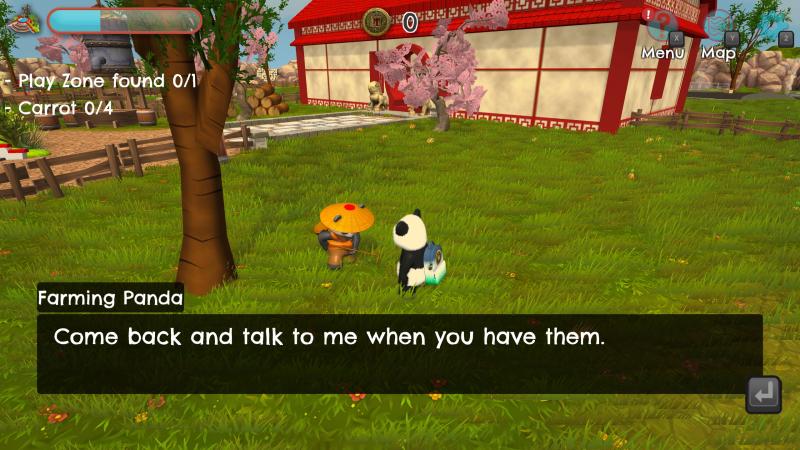Image resolution: width=800 pixels, height=450 pixels.
Task: Click the play zone island icon
Action: 24,18
